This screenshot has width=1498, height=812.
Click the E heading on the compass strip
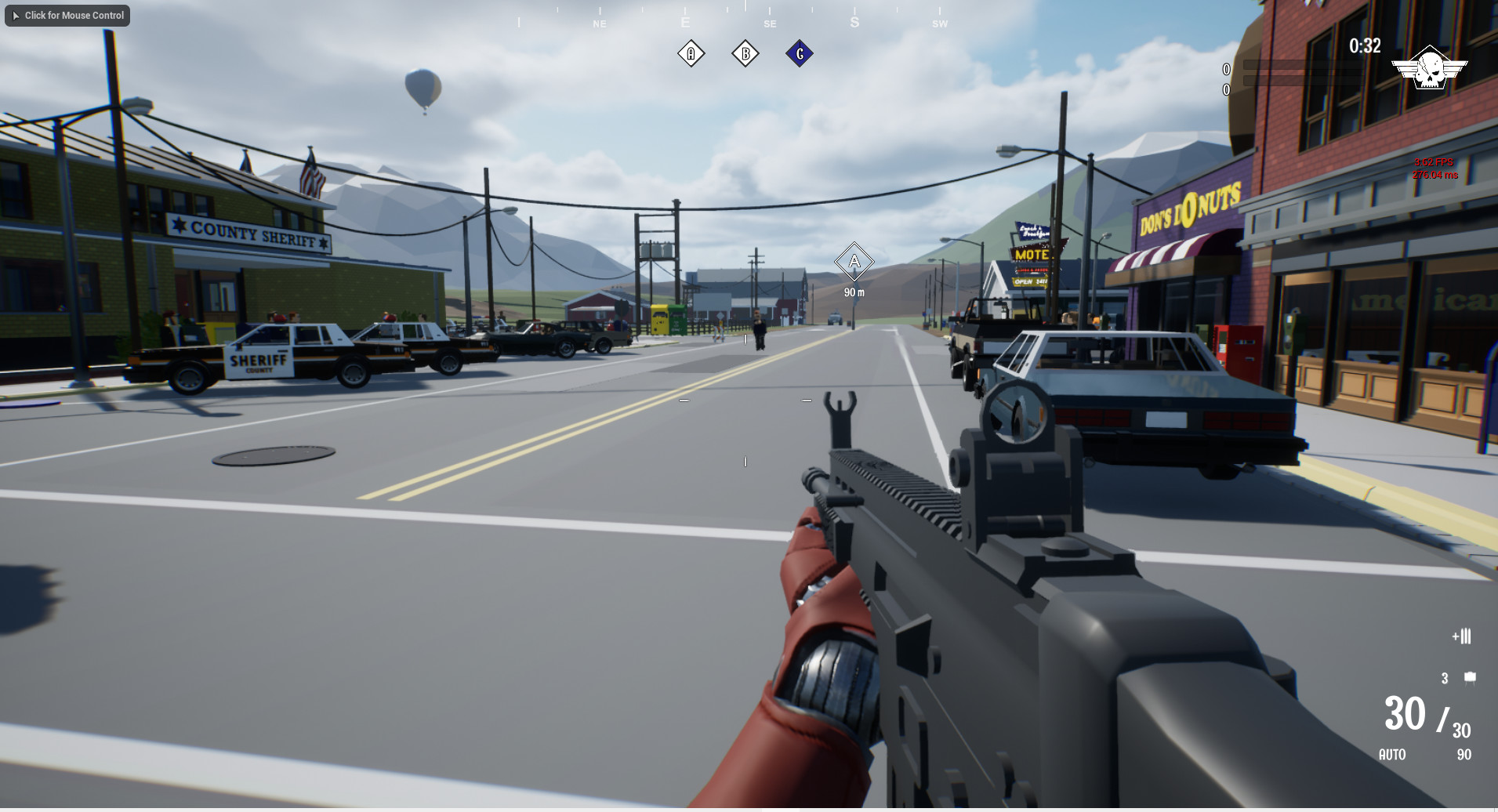pyautogui.click(x=685, y=23)
